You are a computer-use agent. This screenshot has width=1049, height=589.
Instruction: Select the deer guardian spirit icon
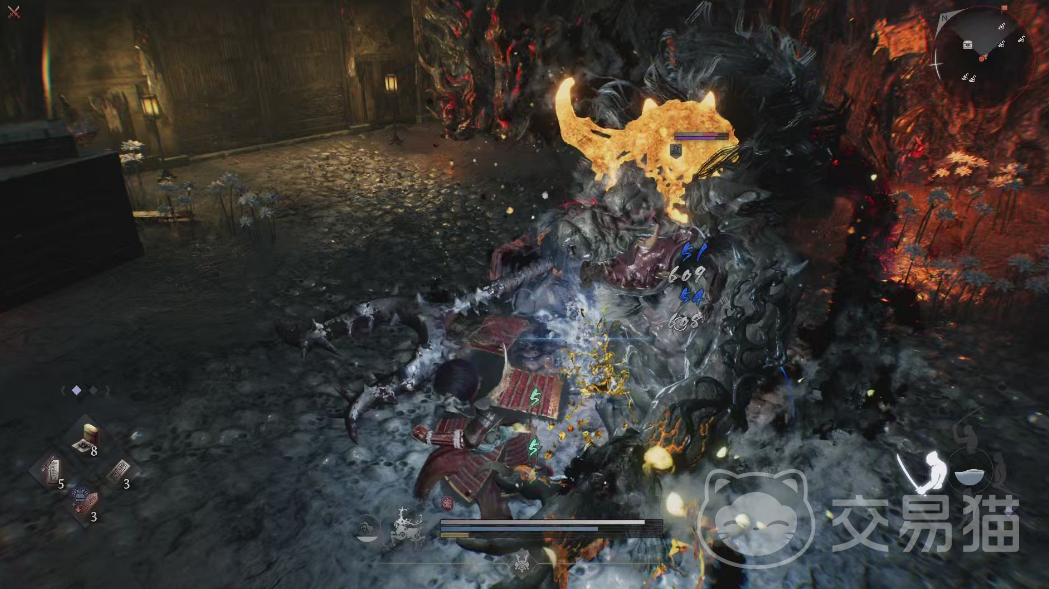406,525
